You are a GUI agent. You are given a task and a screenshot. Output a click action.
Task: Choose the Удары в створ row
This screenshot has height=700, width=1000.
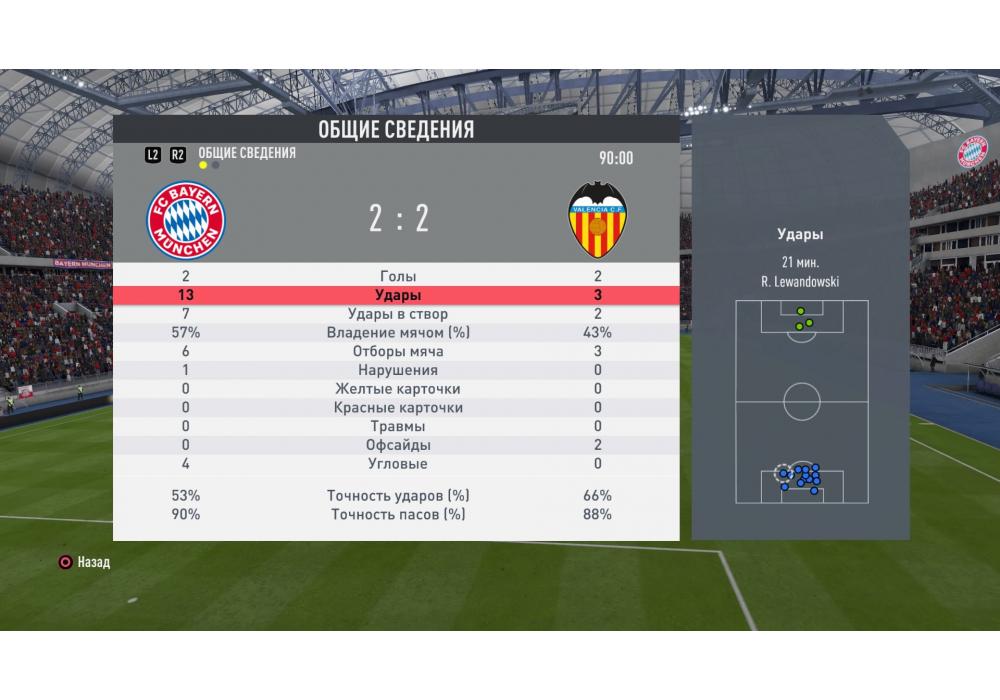(x=398, y=314)
